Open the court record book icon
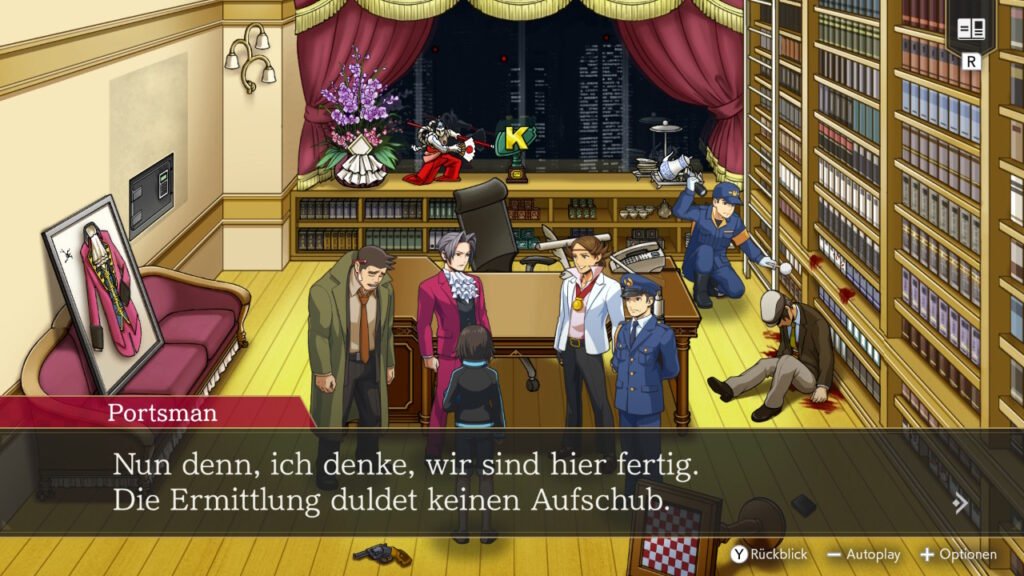 (x=970, y=29)
